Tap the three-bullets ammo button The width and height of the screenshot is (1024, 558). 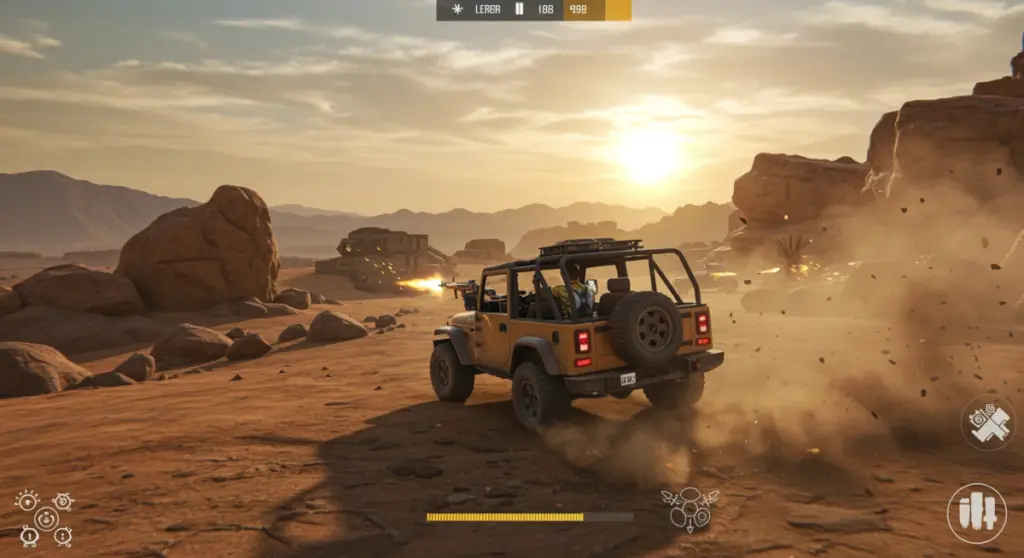coord(977,513)
